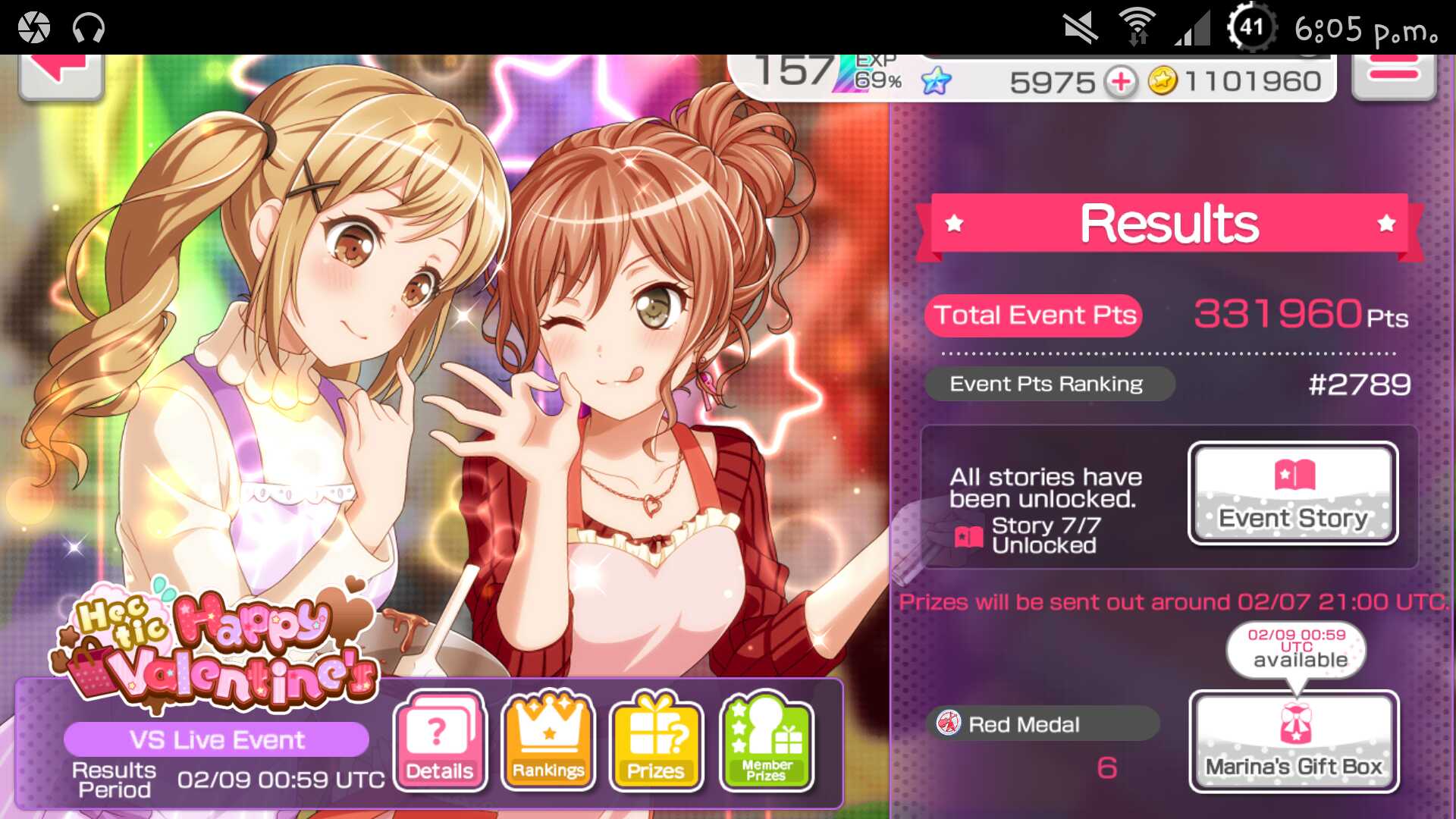The width and height of the screenshot is (1456, 819).
Task: Open Marina's Gift Box
Action: click(1294, 742)
